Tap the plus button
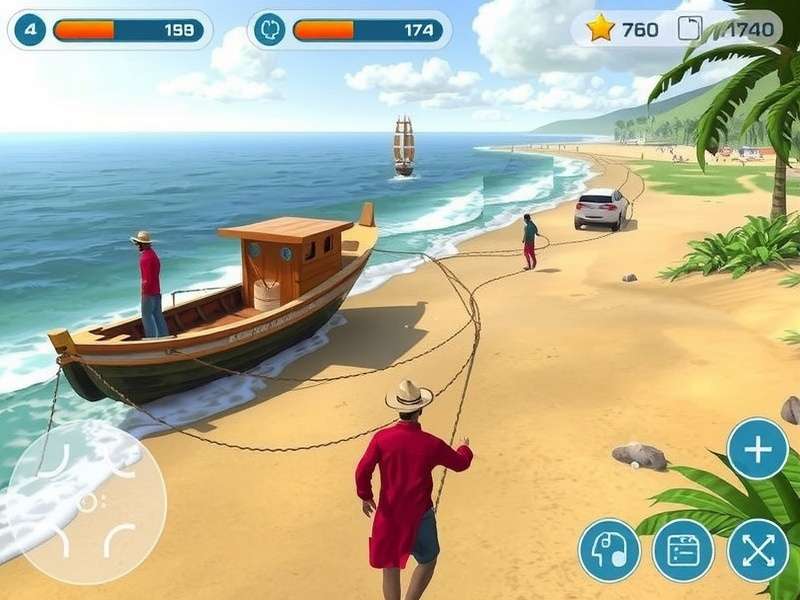Image resolution: width=800 pixels, height=600 pixels. 757,449
